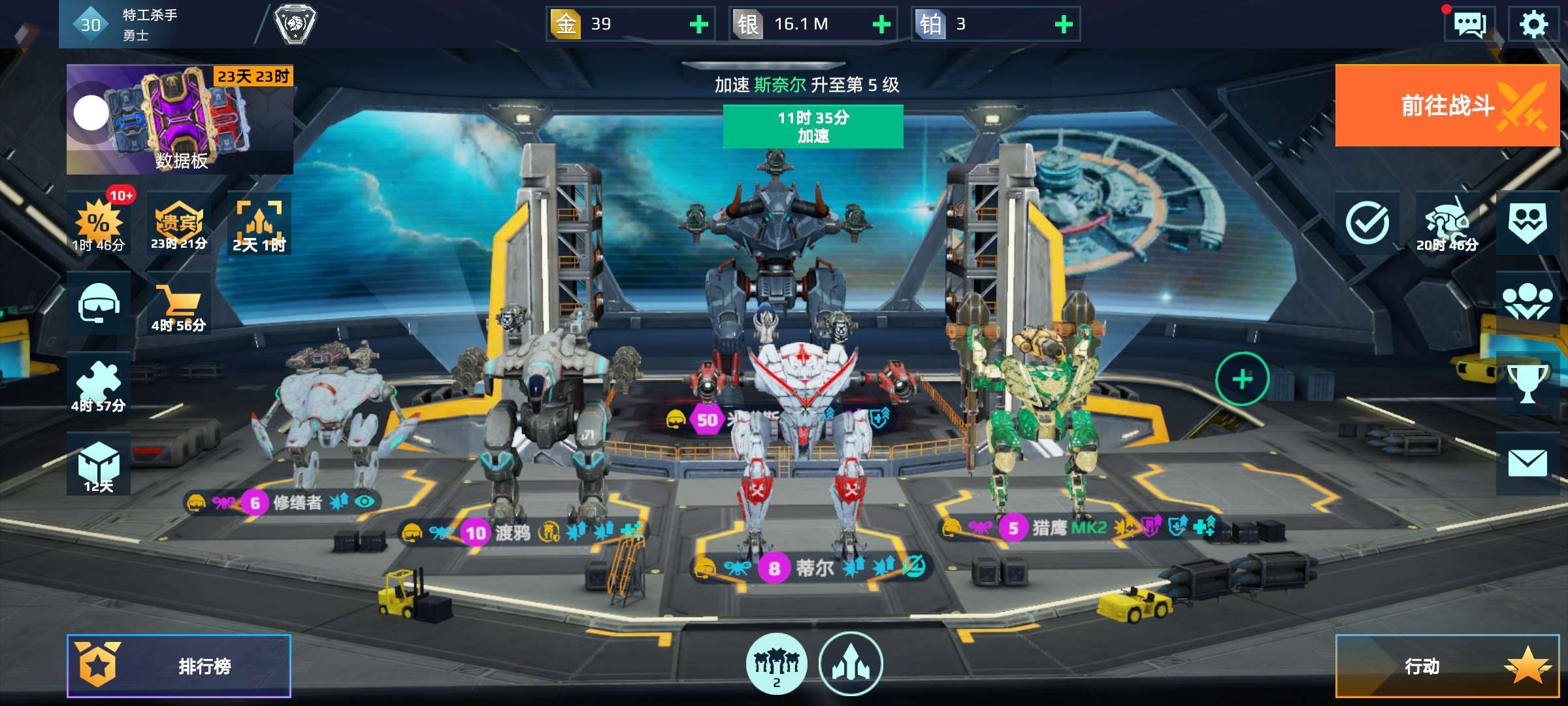Open the 排行榜 leaderboard
The width and height of the screenshot is (1568, 706).
[x=179, y=666]
